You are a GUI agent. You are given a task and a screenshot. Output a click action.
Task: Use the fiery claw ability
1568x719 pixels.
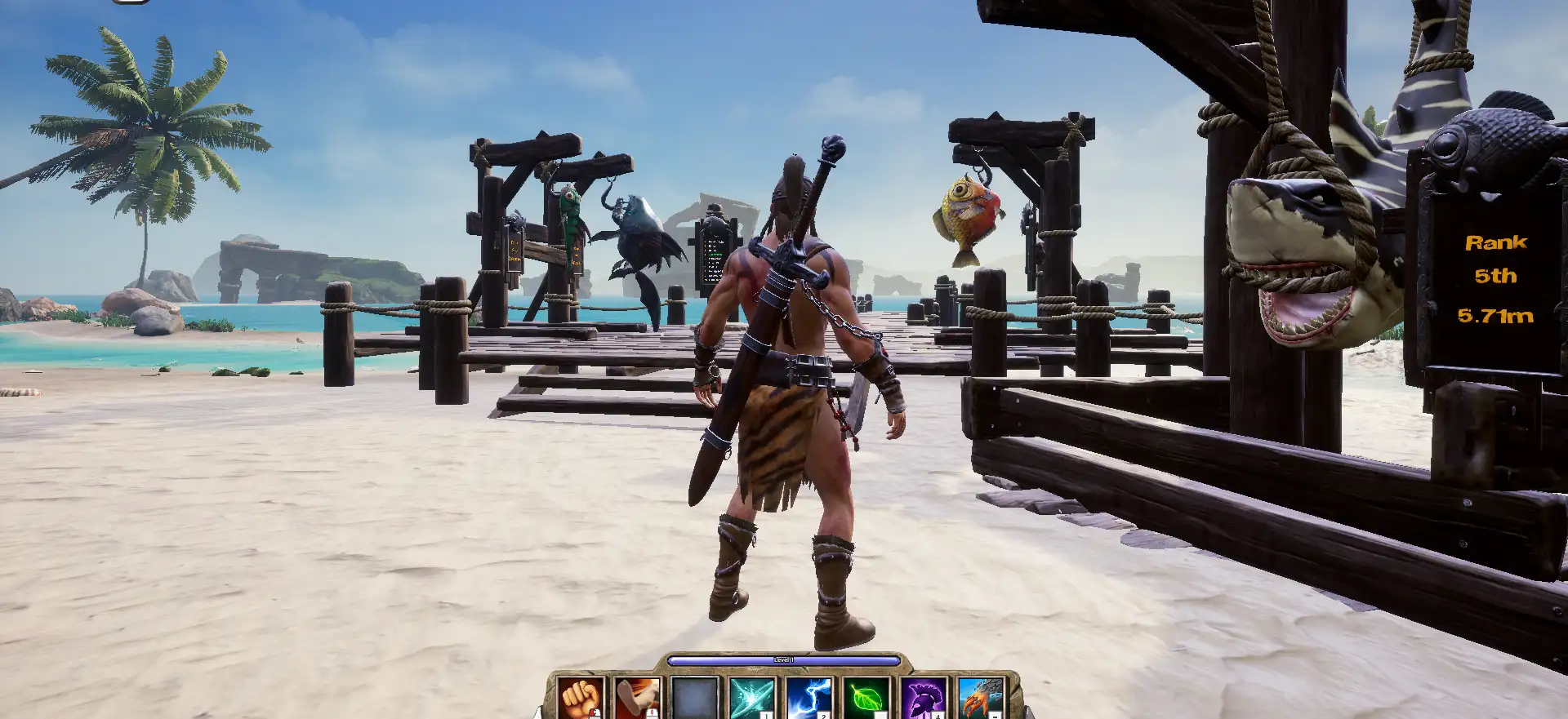[980, 698]
